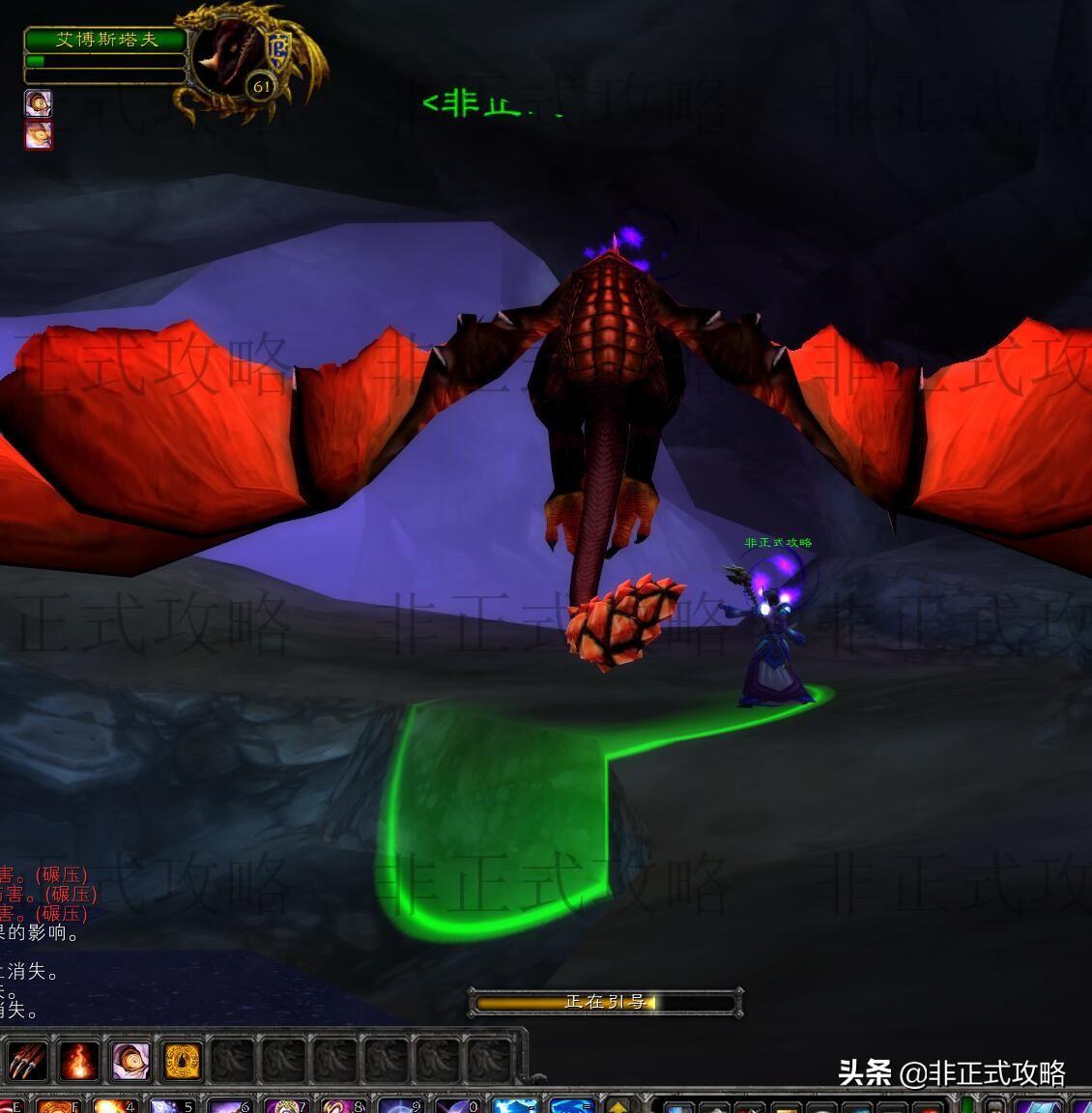Activate the red claw slash pet ability
The width and height of the screenshot is (1092, 1113).
[x=28, y=1061]
